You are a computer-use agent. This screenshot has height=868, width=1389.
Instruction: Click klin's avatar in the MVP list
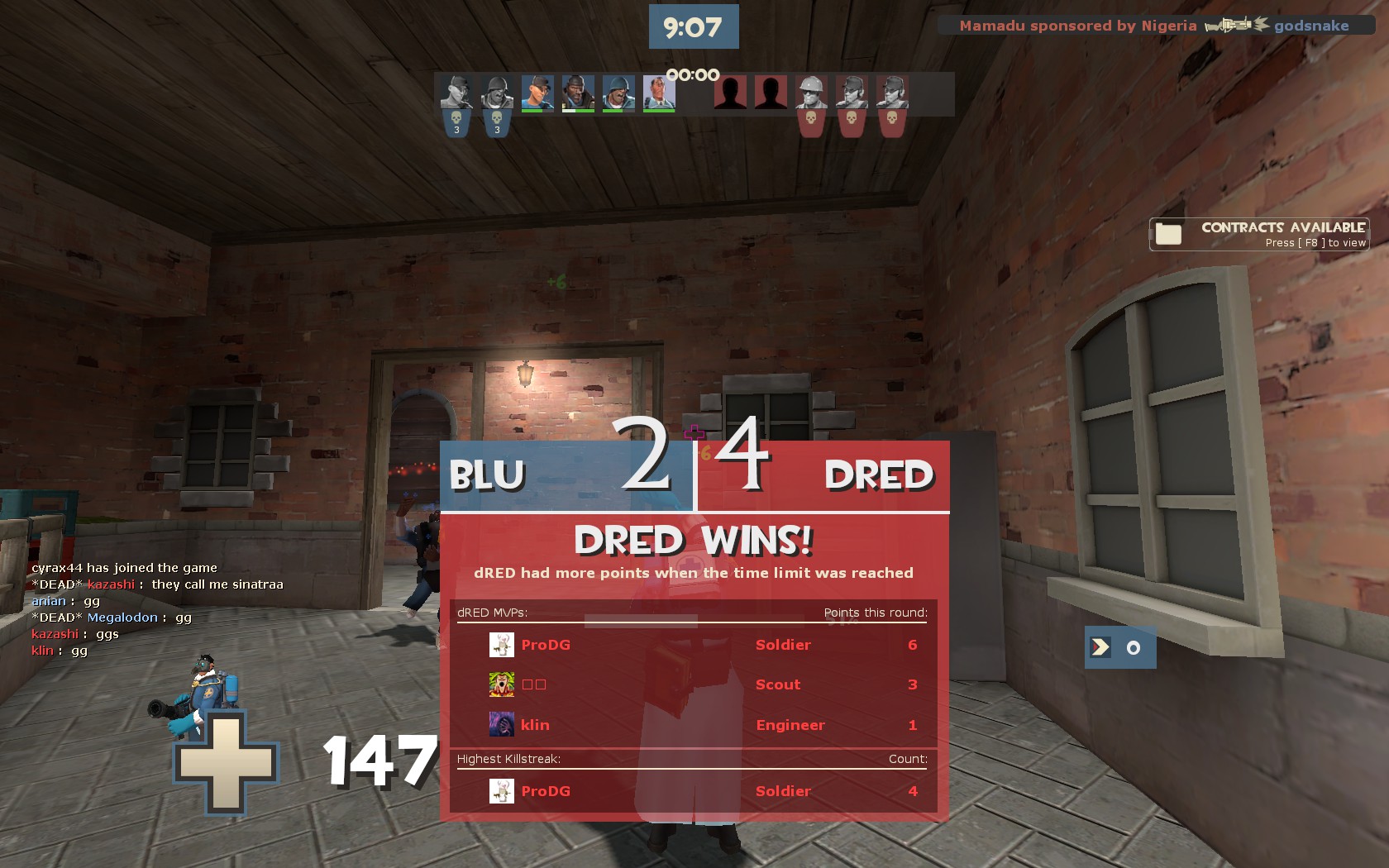[502, 725]
